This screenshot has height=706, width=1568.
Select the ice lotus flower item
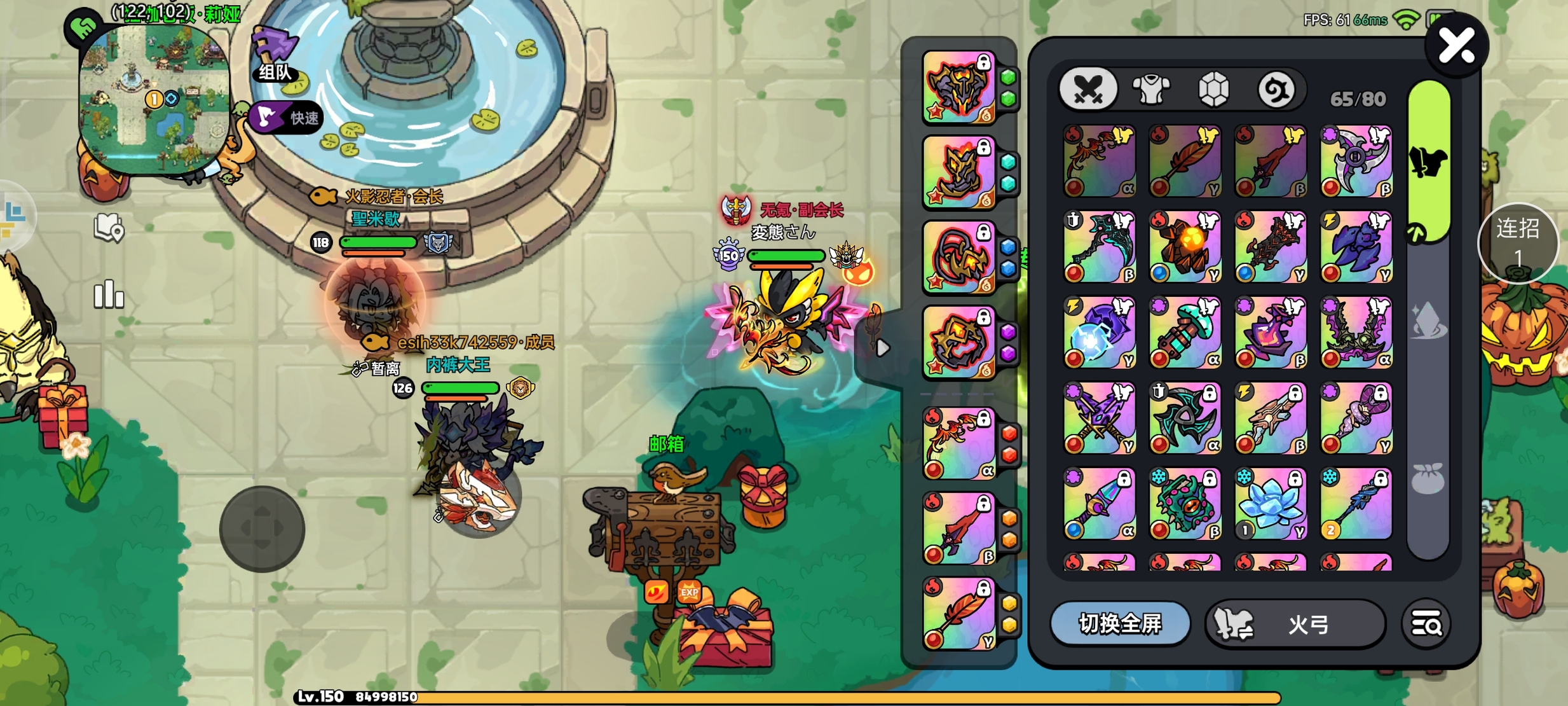tap(1271, 503)
